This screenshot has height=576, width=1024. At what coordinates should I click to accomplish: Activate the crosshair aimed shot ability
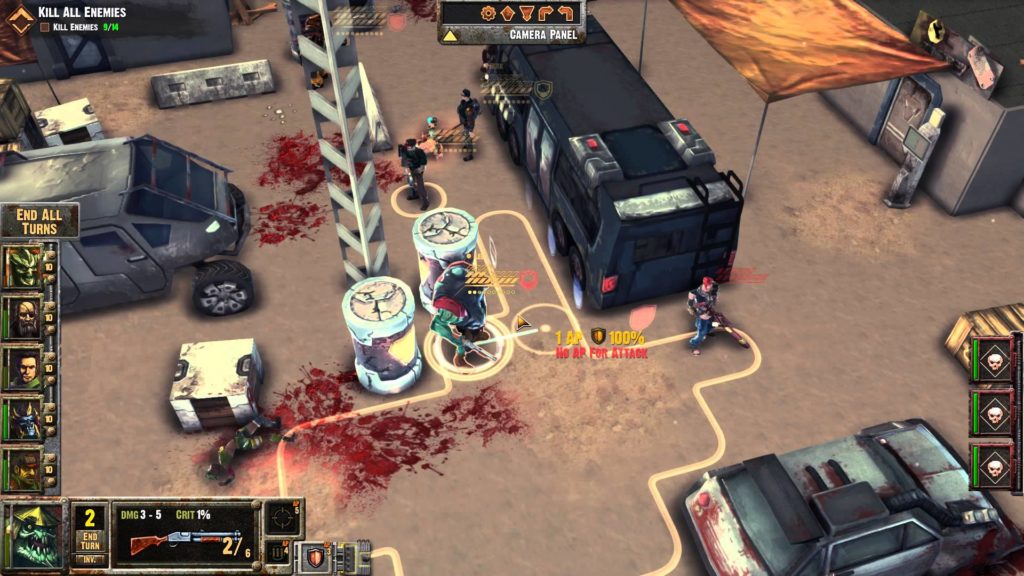283,518
